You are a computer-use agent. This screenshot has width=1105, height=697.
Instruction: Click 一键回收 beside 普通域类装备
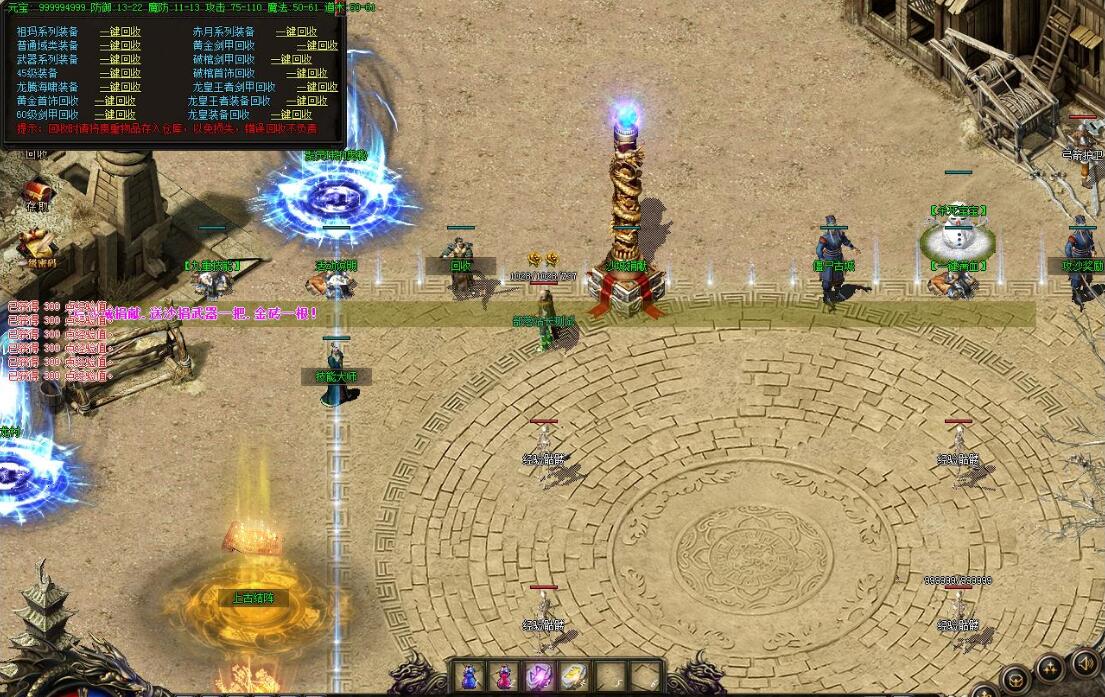tap(120, 46)
